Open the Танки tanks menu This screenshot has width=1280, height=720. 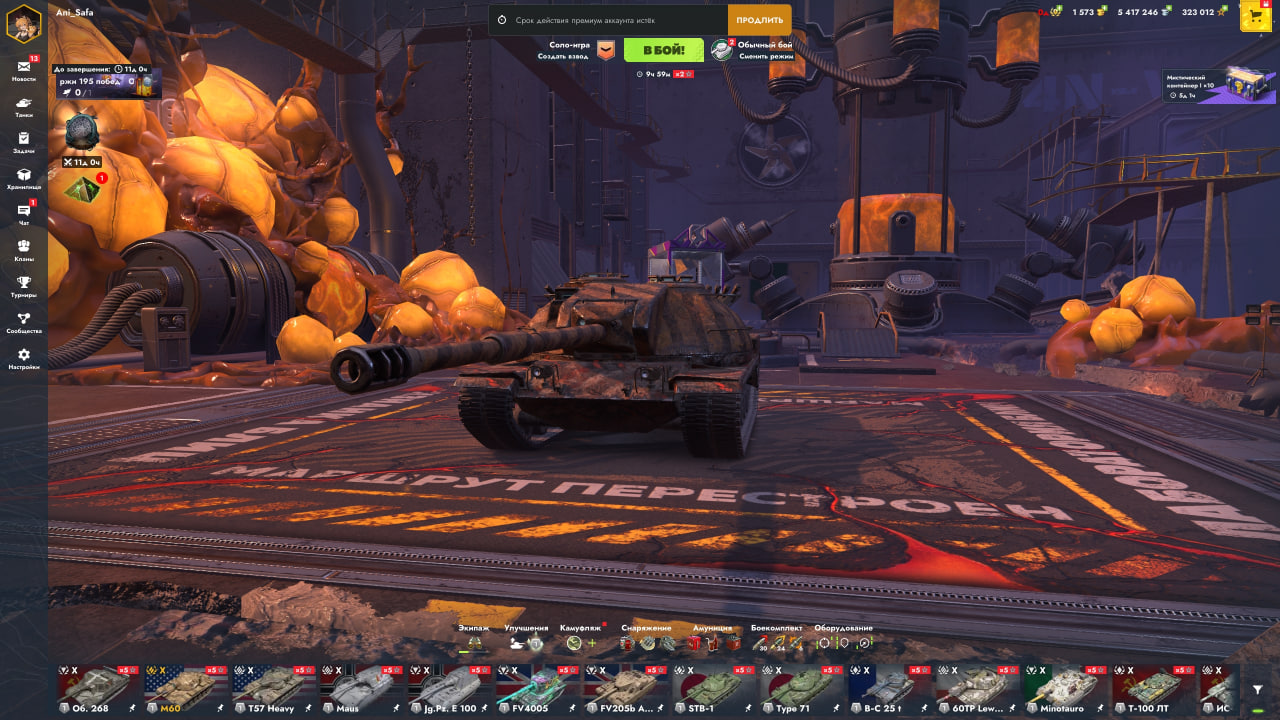[x=24, y=106]
